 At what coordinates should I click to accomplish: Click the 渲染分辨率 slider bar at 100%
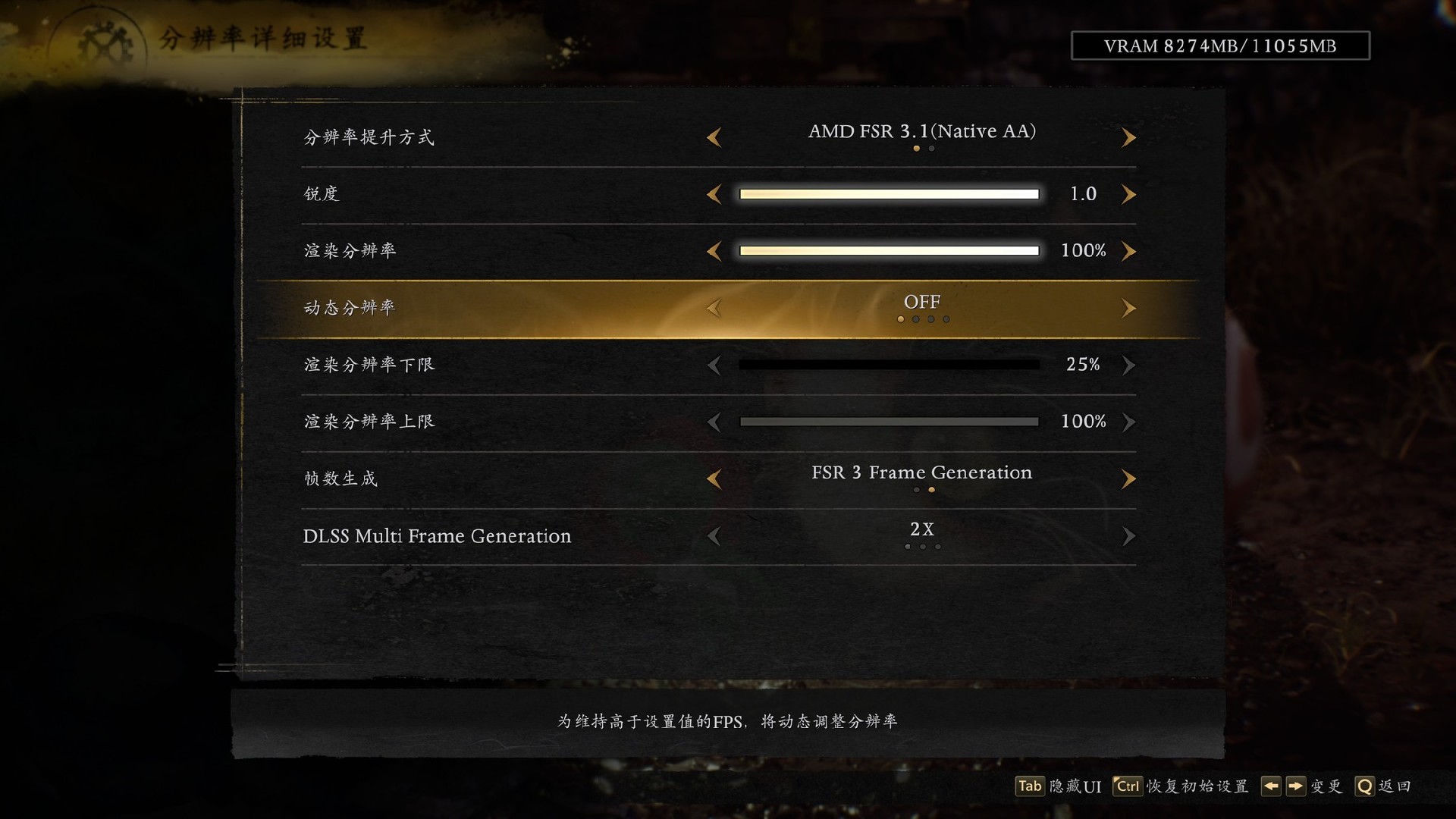(887, 250)
